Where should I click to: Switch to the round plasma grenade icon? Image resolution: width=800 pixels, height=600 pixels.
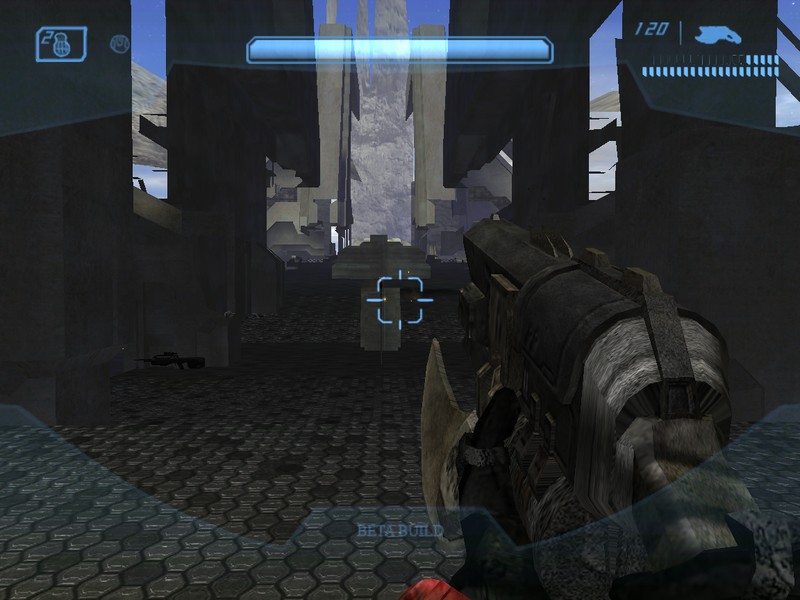click(x=120, y=44)
